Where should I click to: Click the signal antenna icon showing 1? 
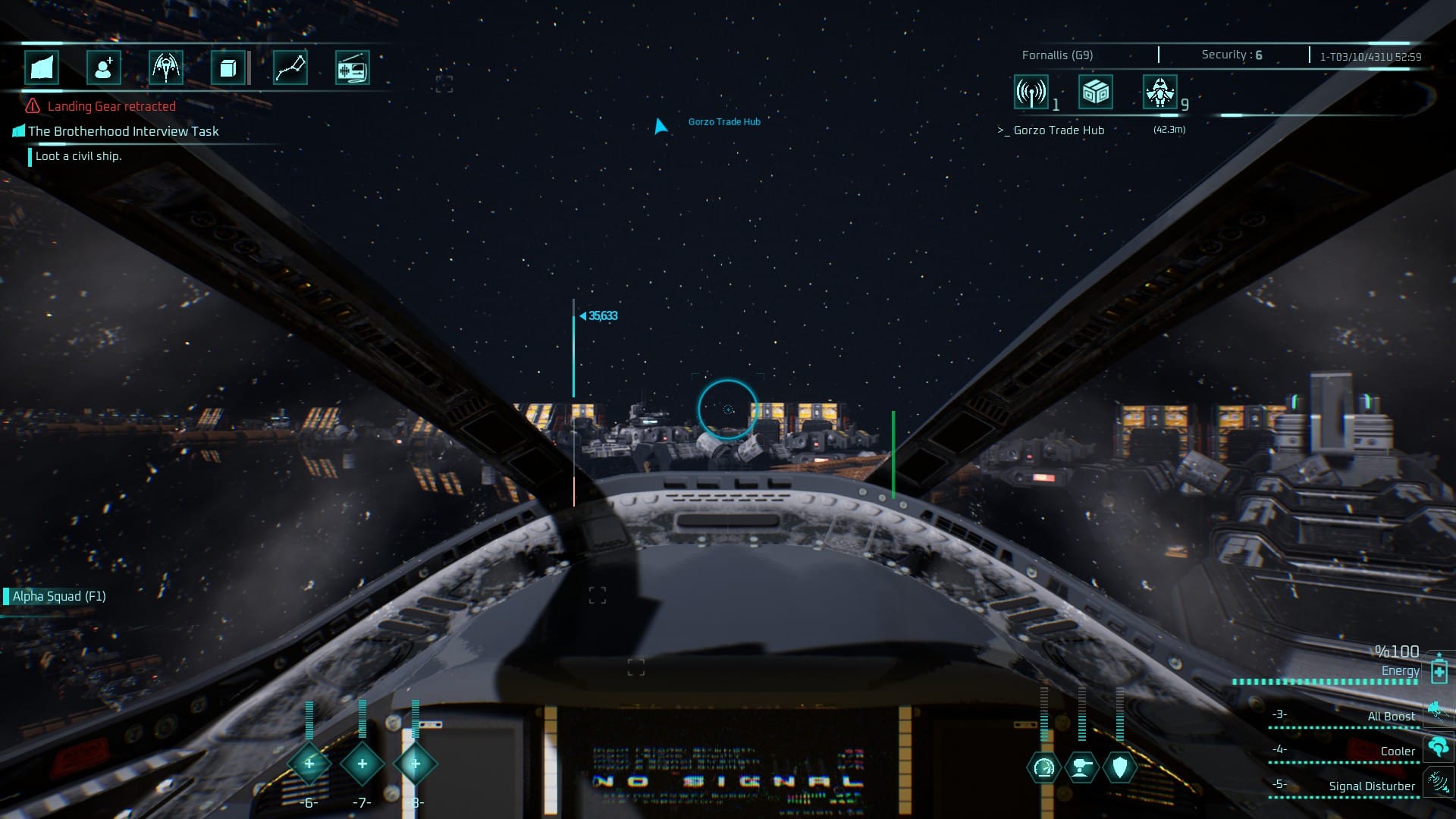pos(1031,93)
